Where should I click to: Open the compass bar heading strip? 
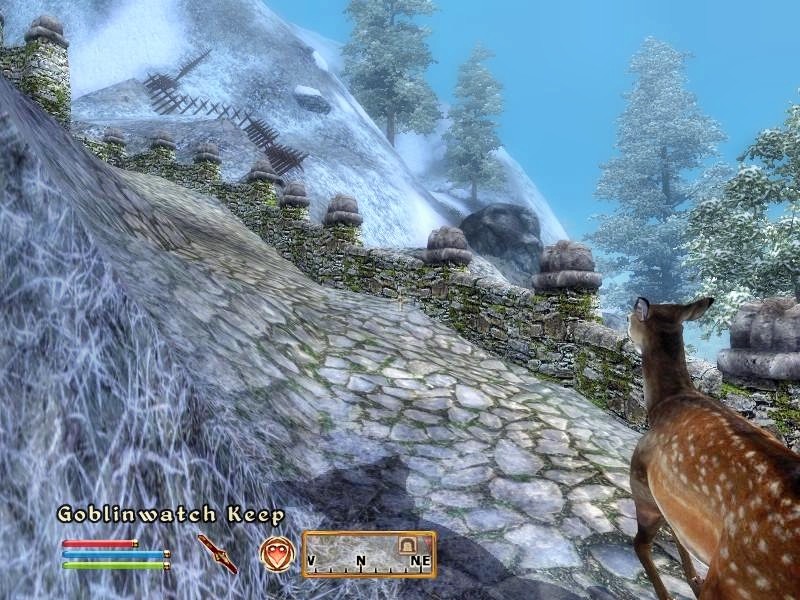coord(368,554)
